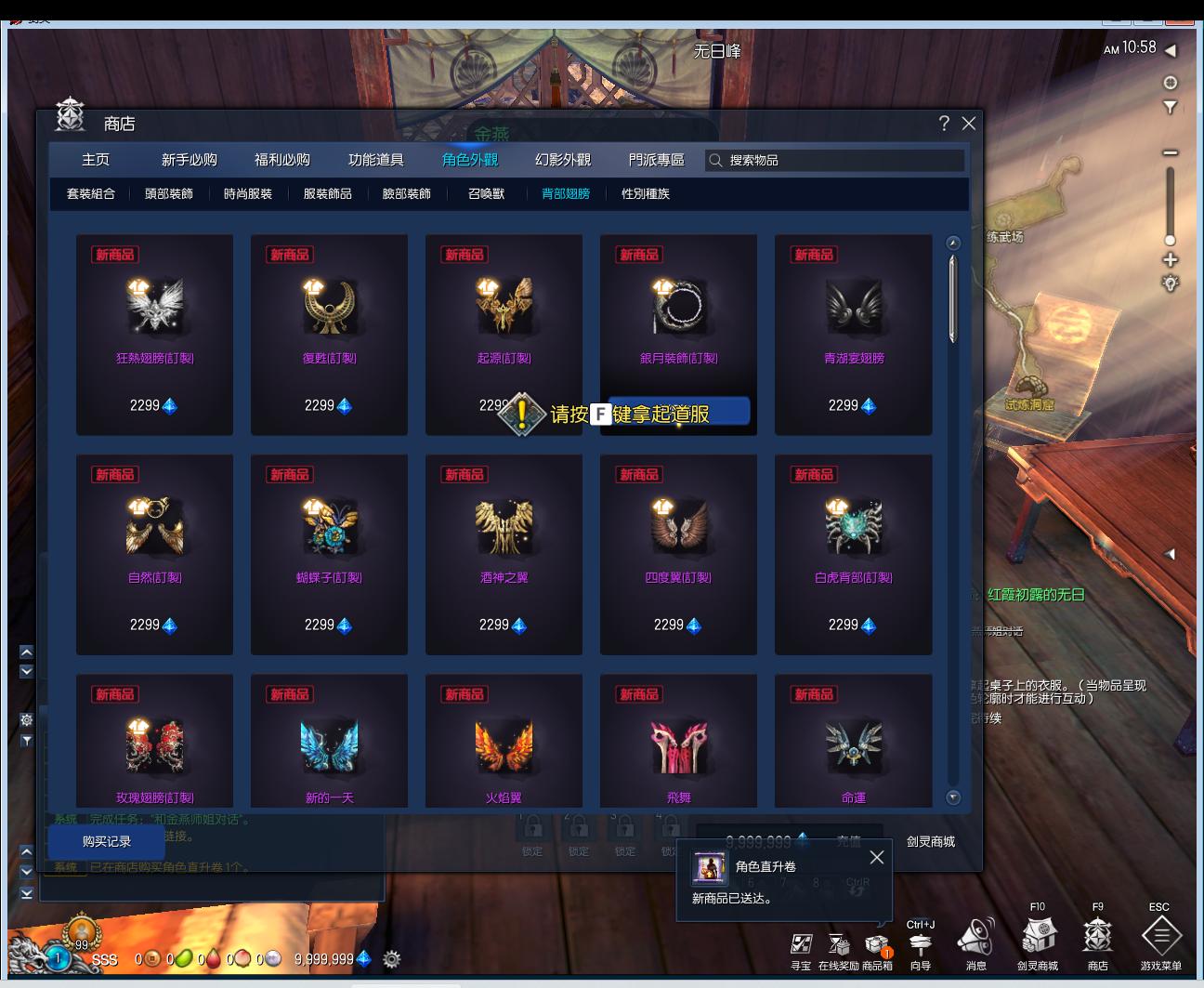Image resolution: width=1204 pixels, height=988 pixels.
Task: Select the 火焰翼 flame wings item
Action: (x=504, y=744)
